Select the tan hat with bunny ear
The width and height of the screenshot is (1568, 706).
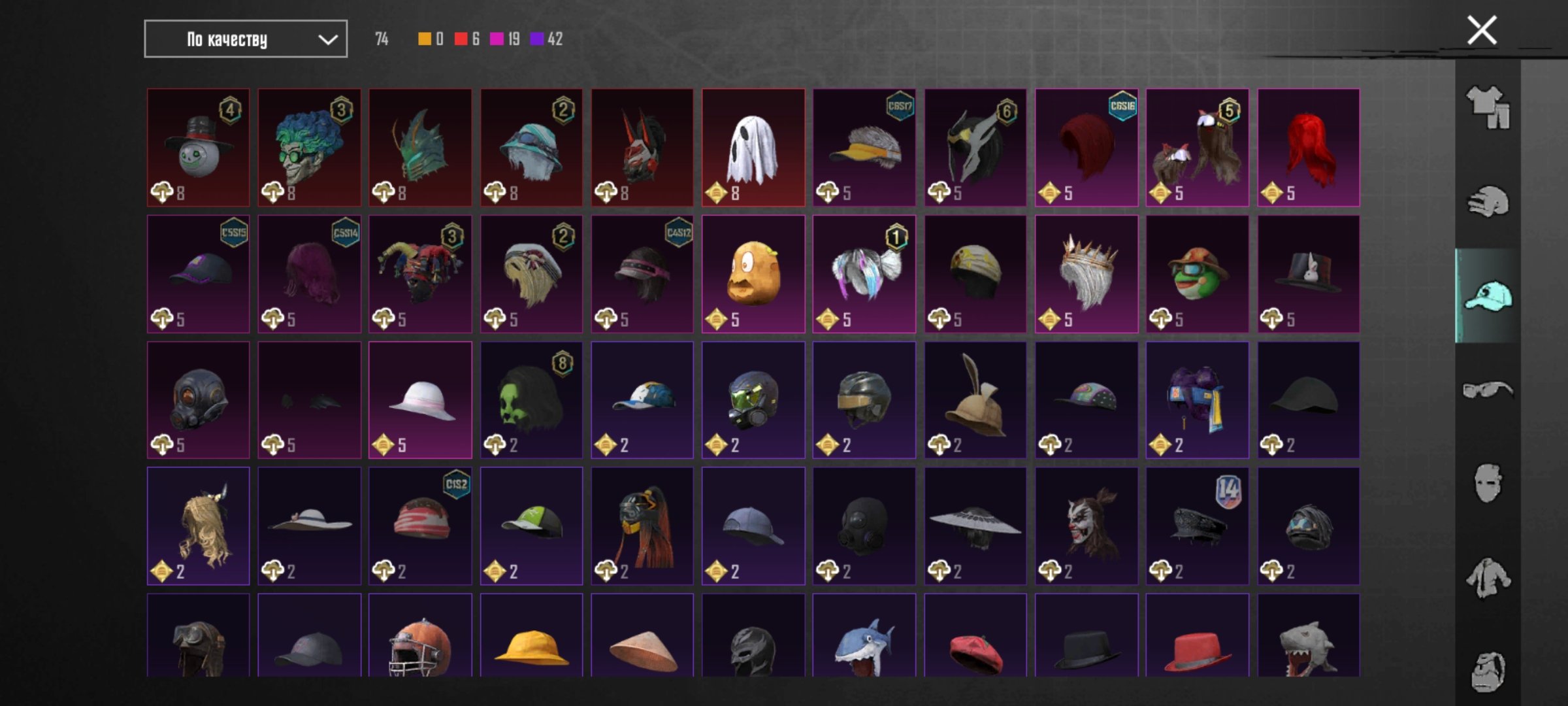coord(975,400)
